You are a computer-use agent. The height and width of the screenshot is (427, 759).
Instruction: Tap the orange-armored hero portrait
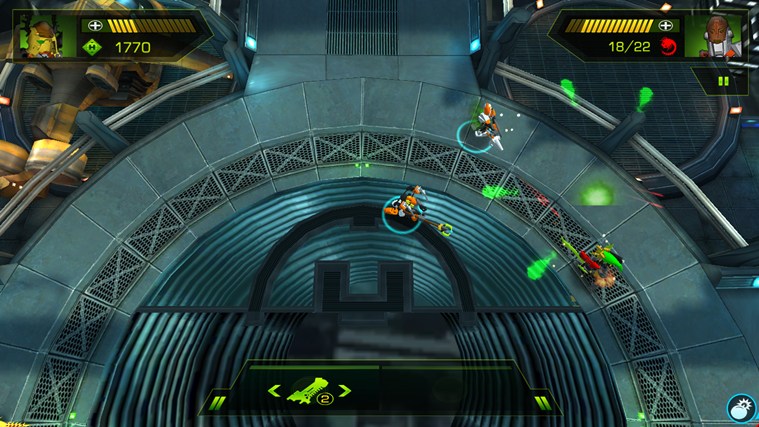[x=716, y=37]
